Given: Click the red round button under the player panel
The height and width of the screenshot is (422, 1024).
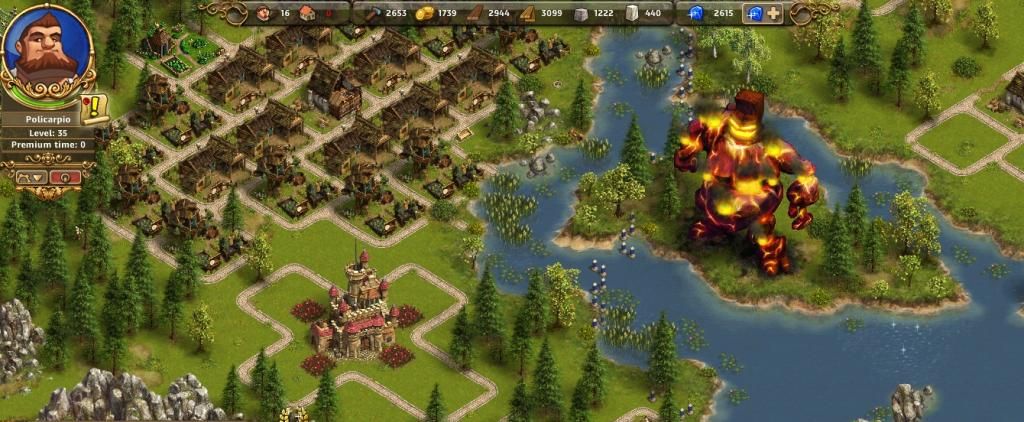Looking at the screenshot, I should click(x=66, y=177).
